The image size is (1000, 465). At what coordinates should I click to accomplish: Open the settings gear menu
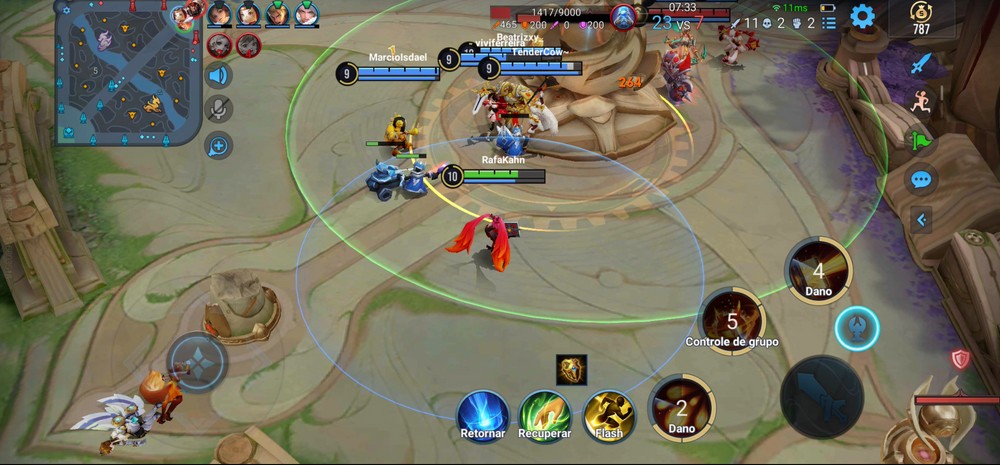tap(862, 17)
